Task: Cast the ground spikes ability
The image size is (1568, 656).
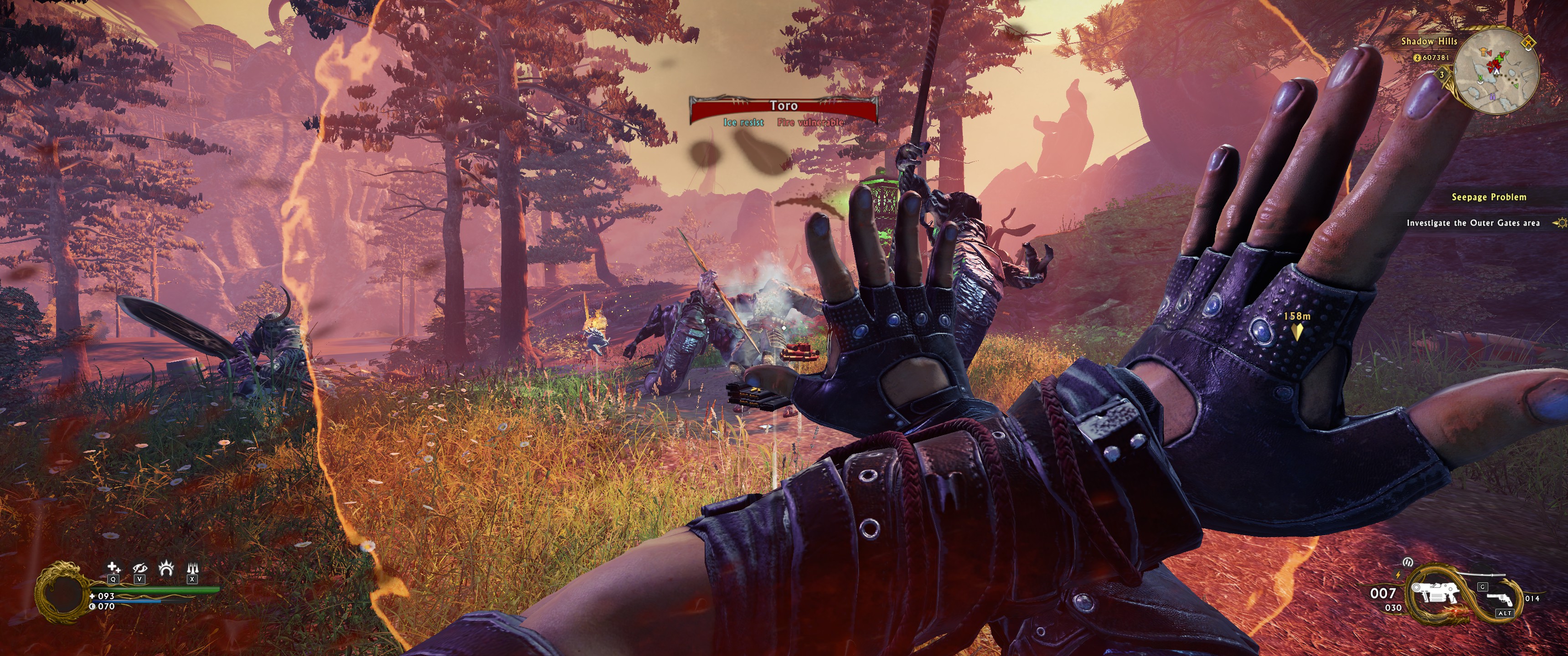Action: pos(192,569)
